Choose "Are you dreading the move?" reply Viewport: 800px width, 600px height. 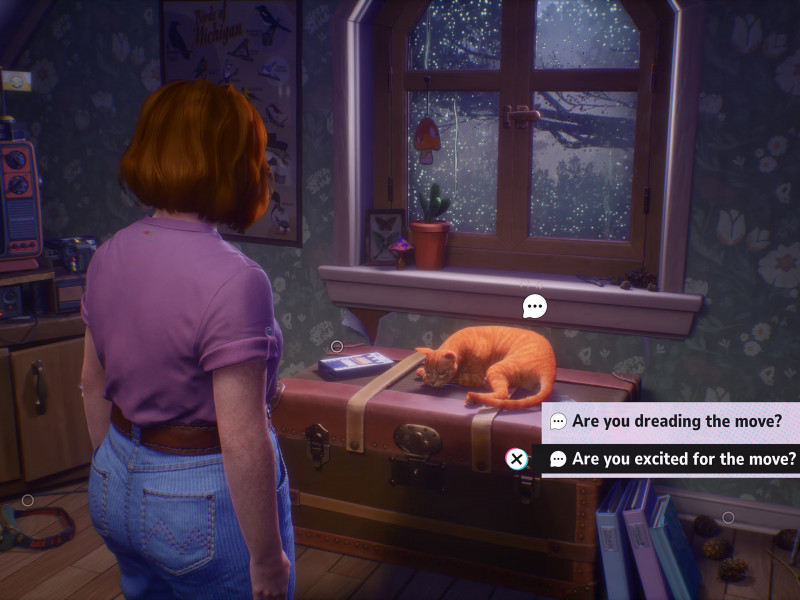(x=666, y=422)
